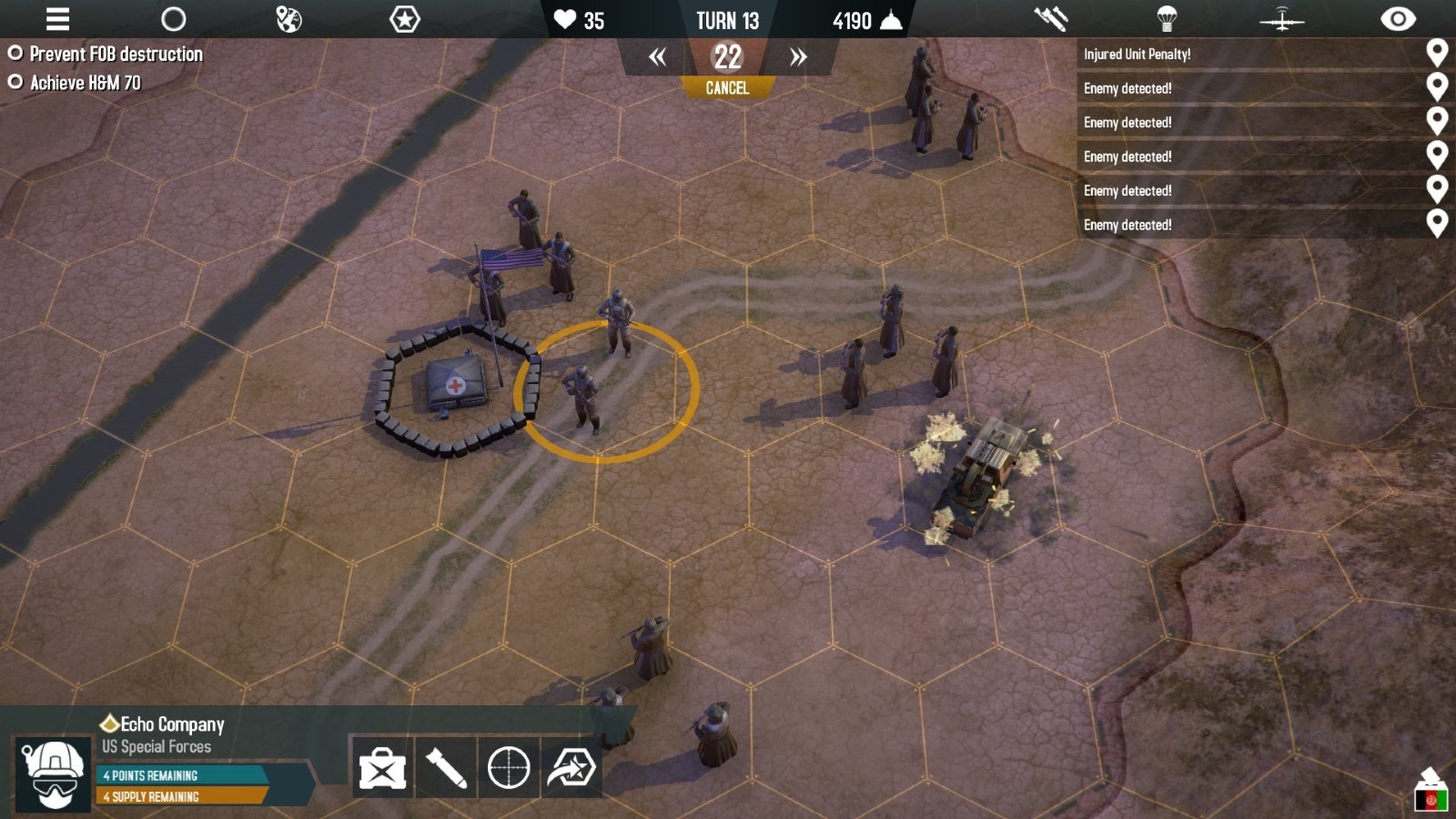This screenshot has width=1456, height=819.
Task: Use the supply case action icon
Action: pyautogui.click(x=382, y=769)
